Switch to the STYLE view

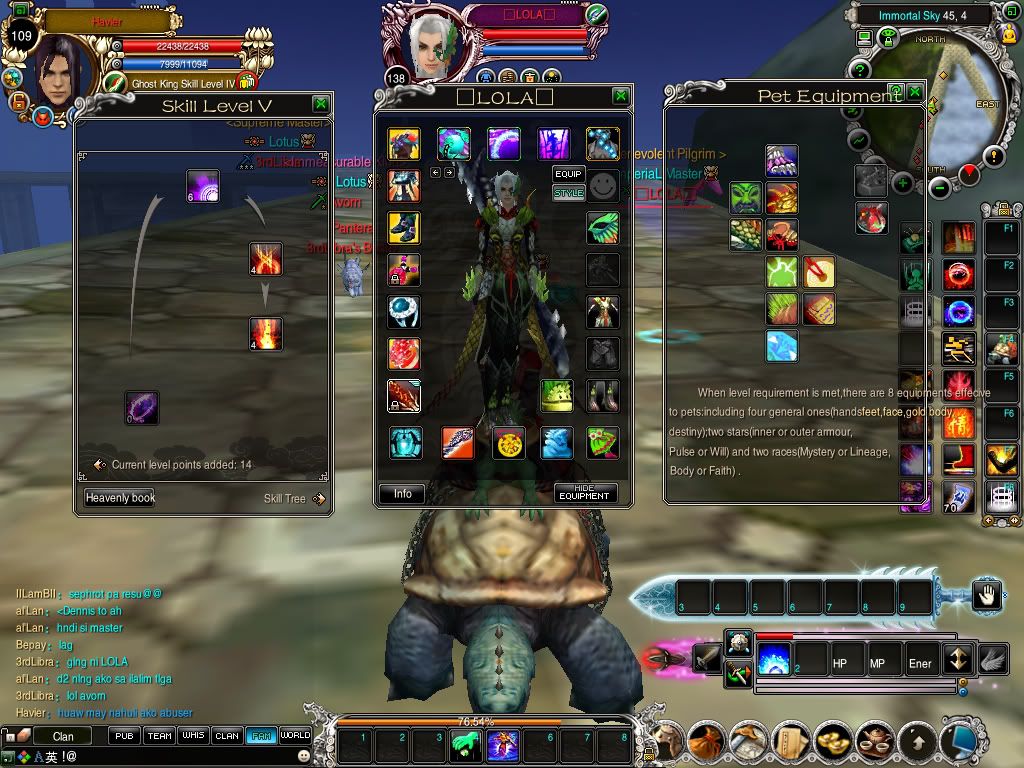point(568,193)
